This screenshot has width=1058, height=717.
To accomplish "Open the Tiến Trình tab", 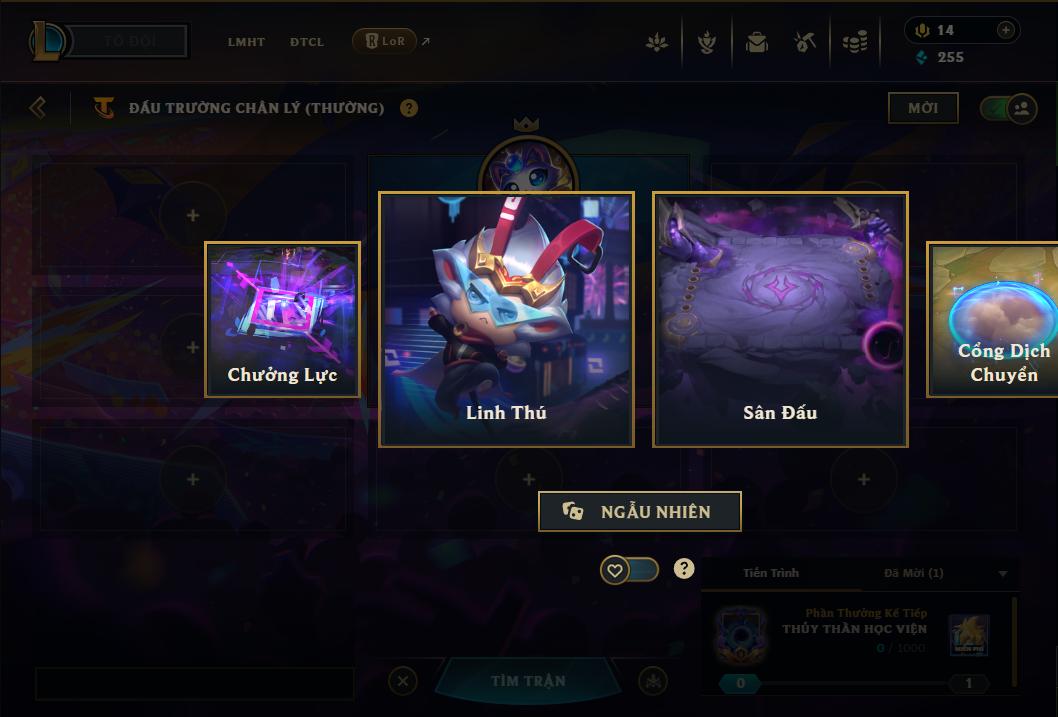I will point(771,573).
